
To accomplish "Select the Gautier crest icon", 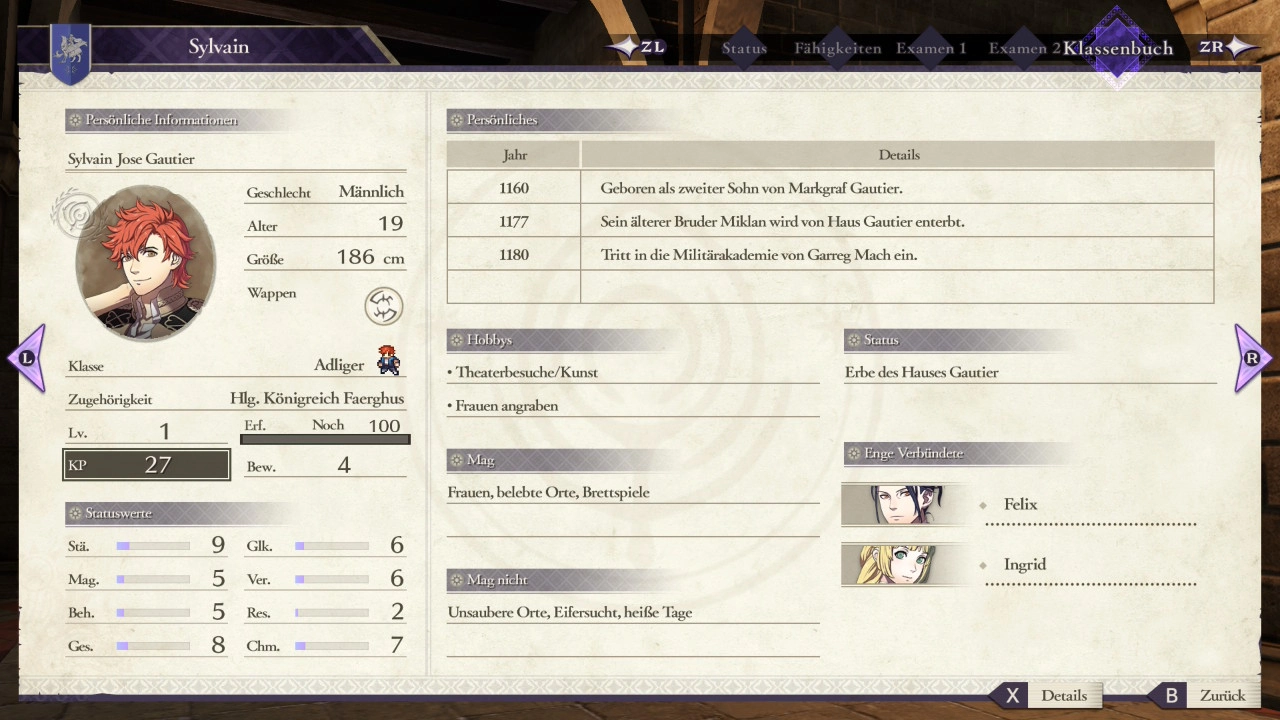I will pyautogui.click(x=383, y=306).
